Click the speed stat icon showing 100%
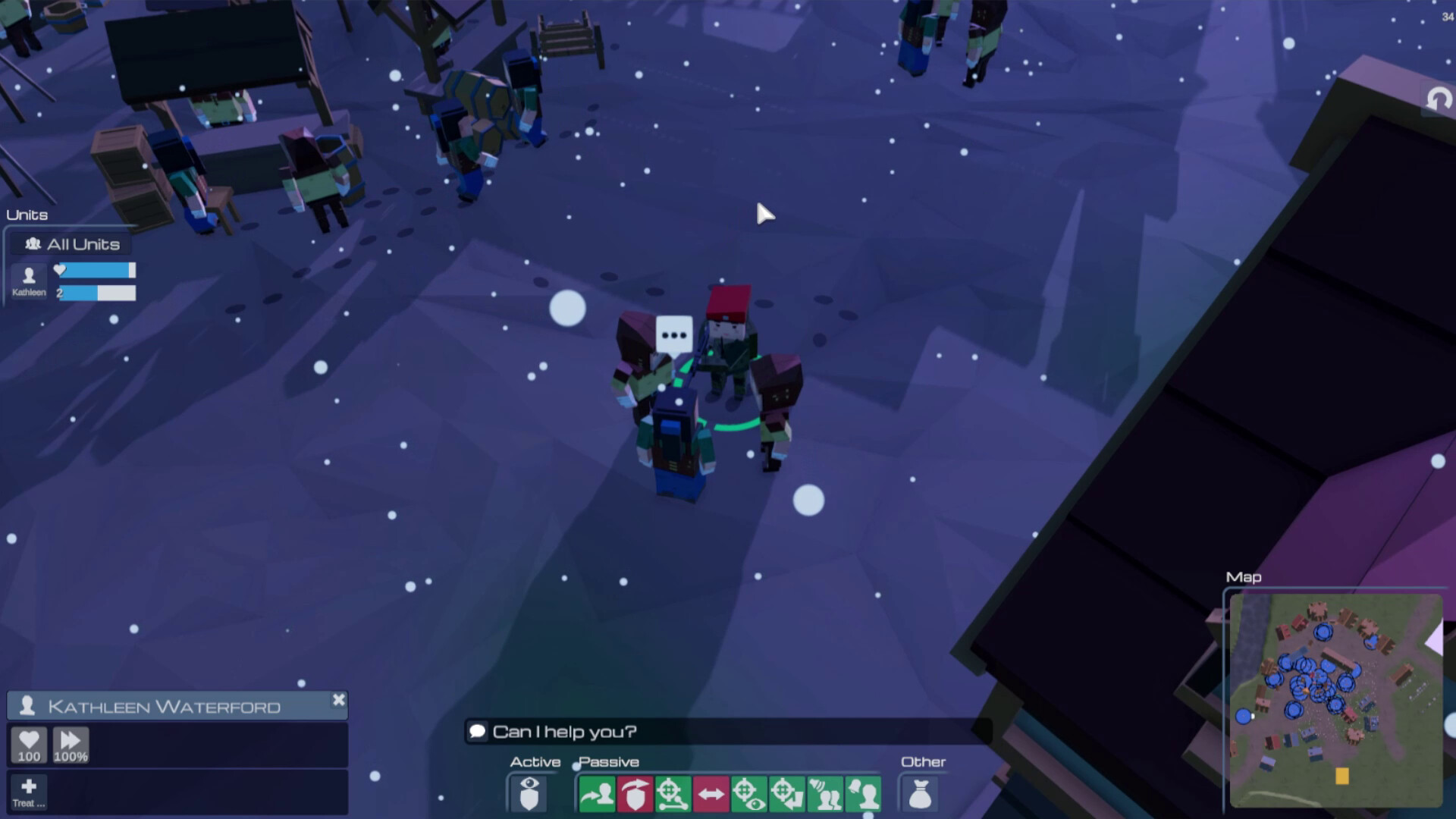 70,744
